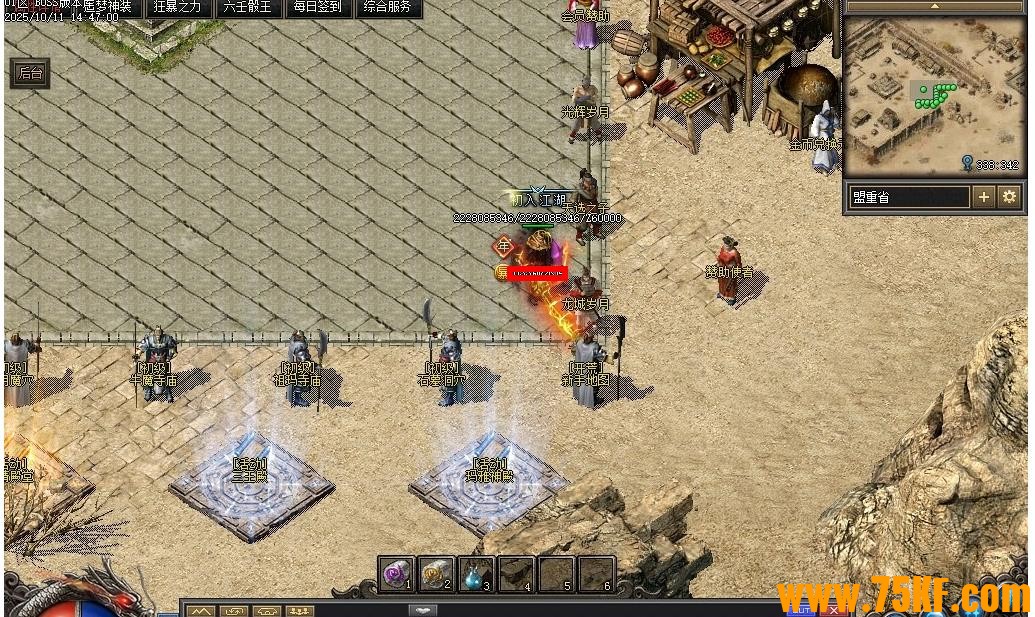Open the 每日签到 daily sign-in
Image resolution: width=1035 pixels, height=617 pixels.
coord(318,8)
